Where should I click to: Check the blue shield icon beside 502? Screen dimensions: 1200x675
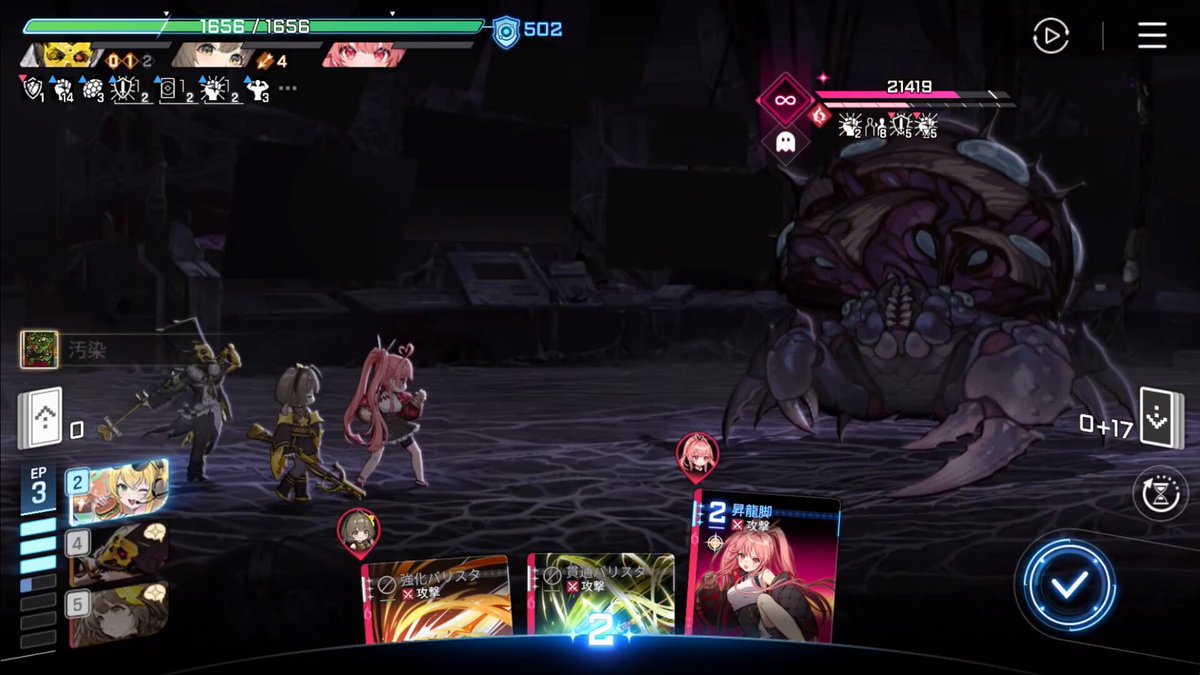pyautogui.click(x=506, y=31)
